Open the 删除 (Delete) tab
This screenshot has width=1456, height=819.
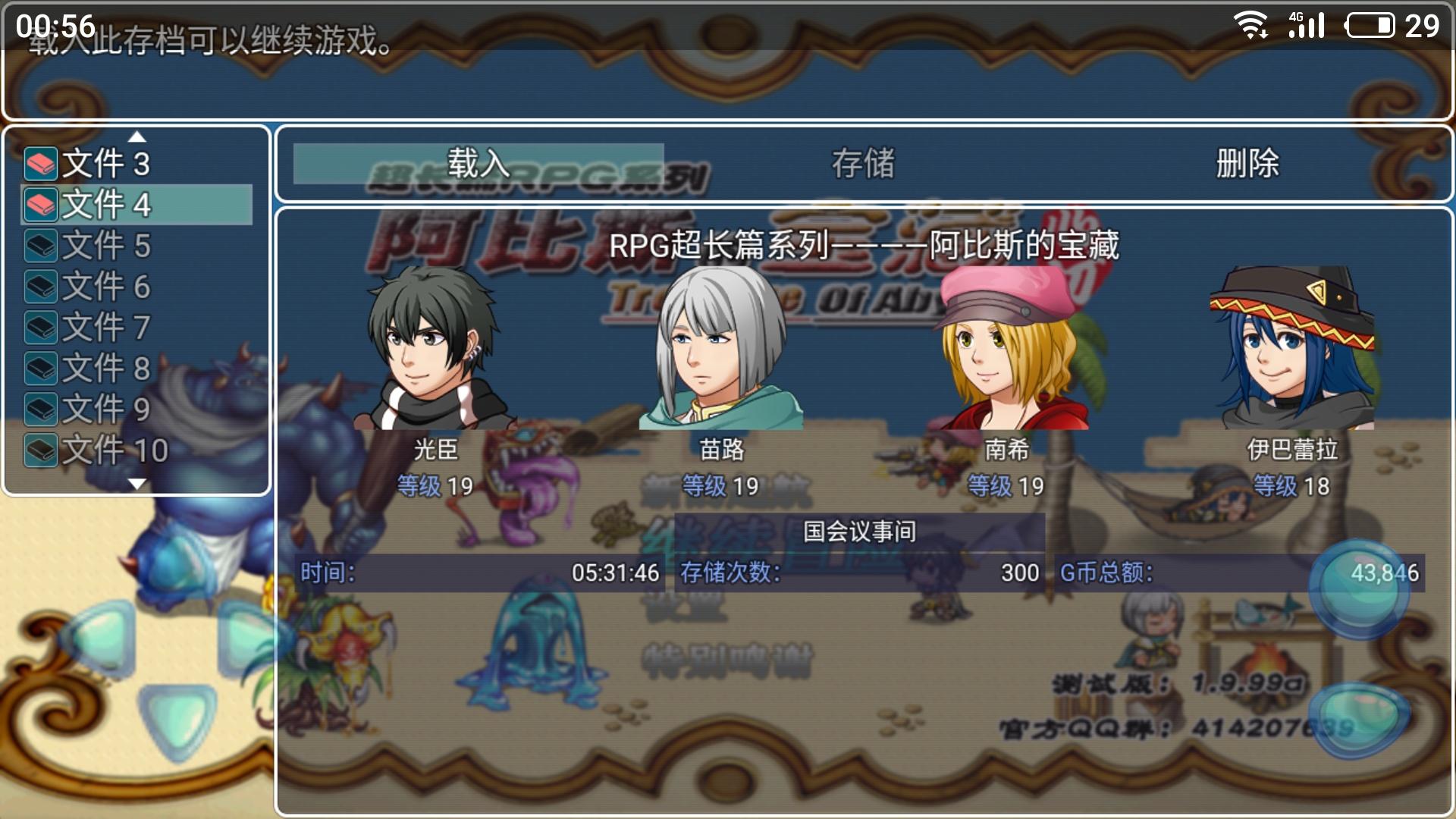click(1247, 164)
